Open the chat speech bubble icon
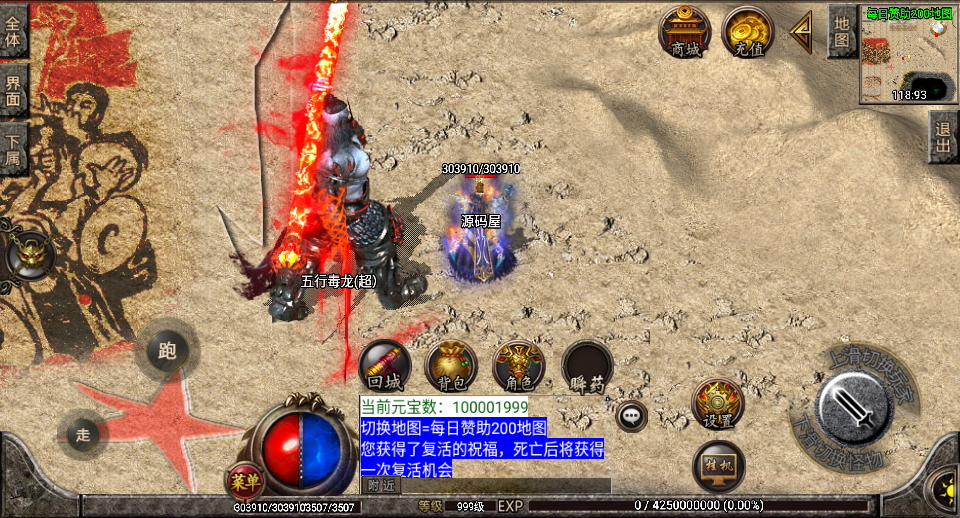Viewport: 960px width, 518px height. click(631, 415)
